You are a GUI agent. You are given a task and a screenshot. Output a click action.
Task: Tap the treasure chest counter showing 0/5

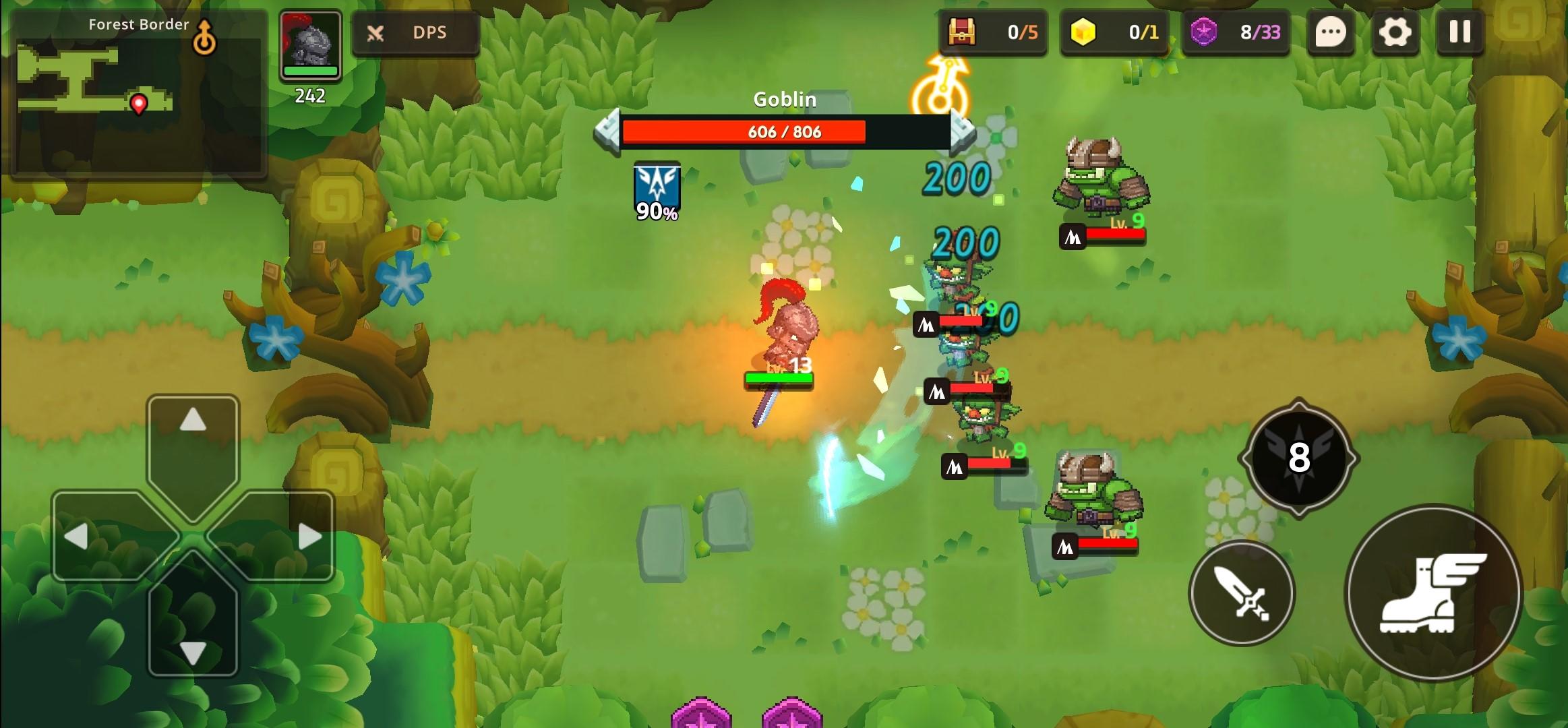coord(991,32)
